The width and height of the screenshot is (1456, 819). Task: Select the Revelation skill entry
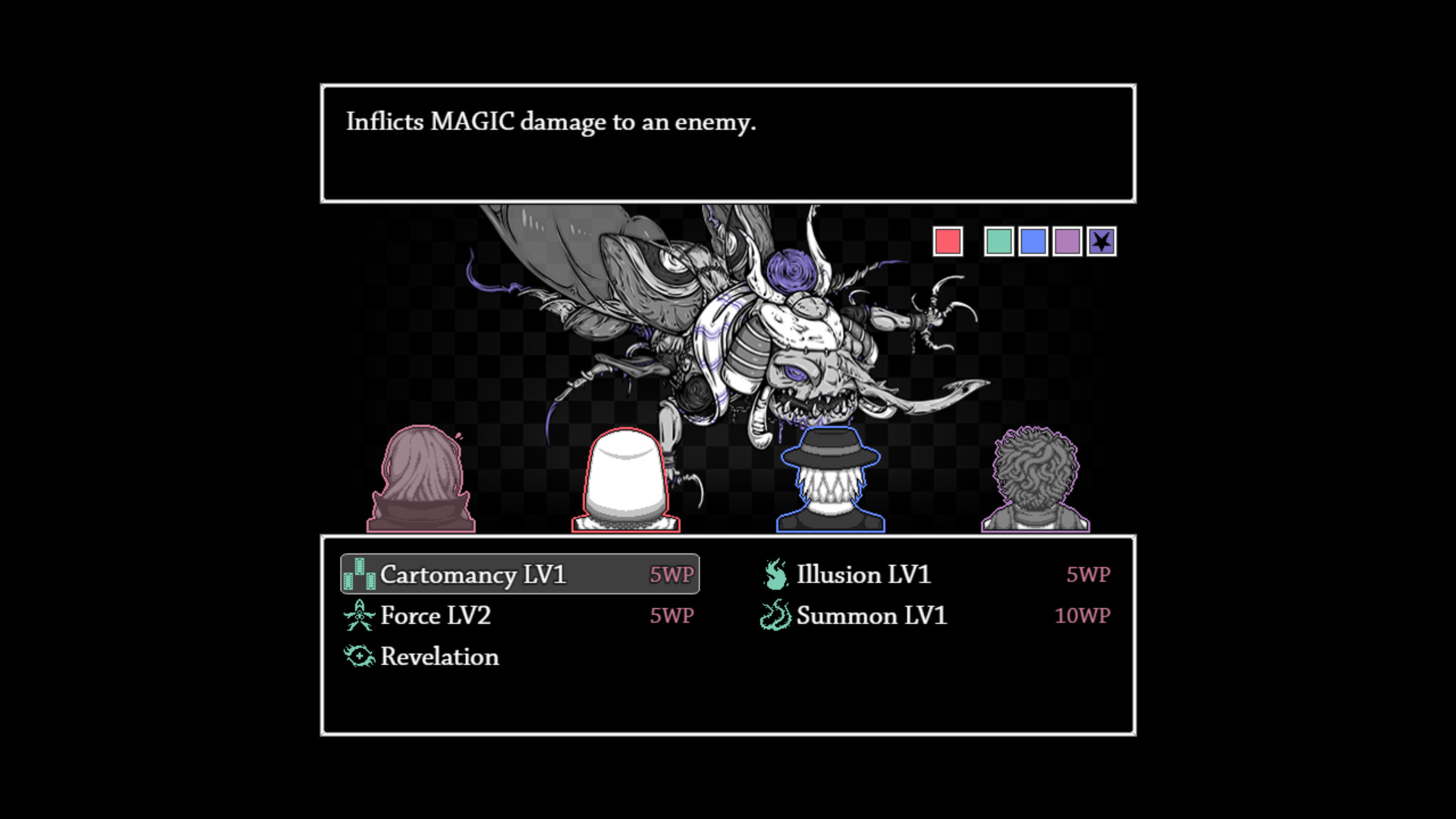440,656
